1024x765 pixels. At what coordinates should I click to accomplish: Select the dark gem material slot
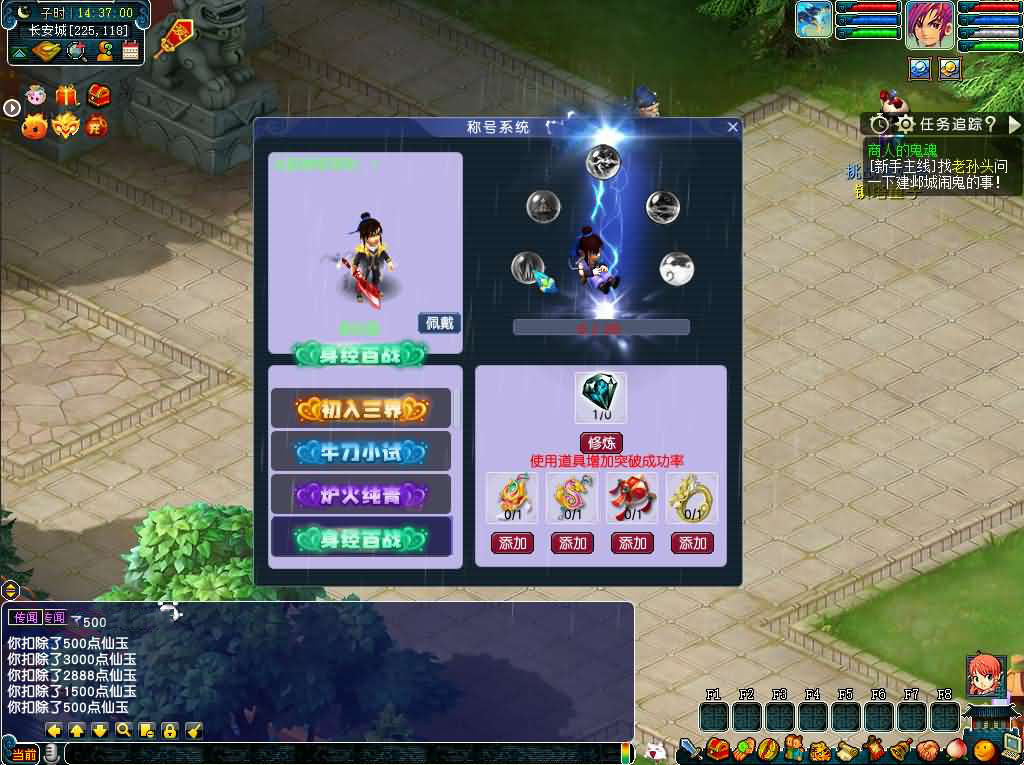tap(601, 397)
